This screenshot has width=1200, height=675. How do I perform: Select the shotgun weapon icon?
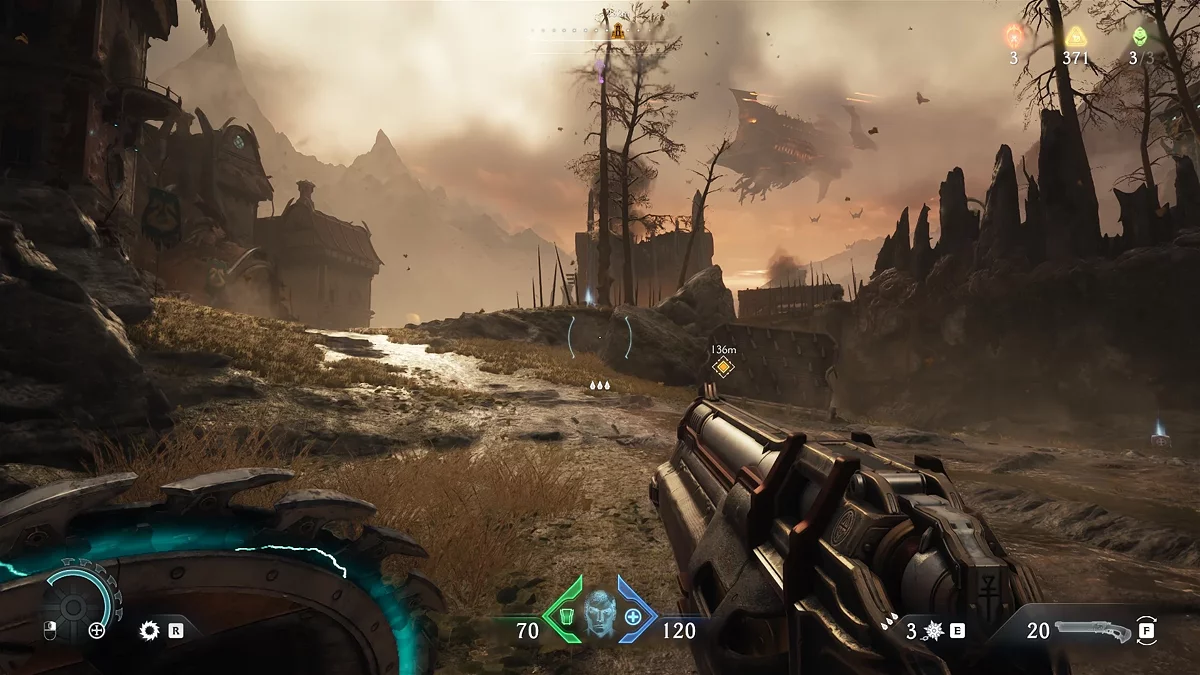tap(1094, 631)
